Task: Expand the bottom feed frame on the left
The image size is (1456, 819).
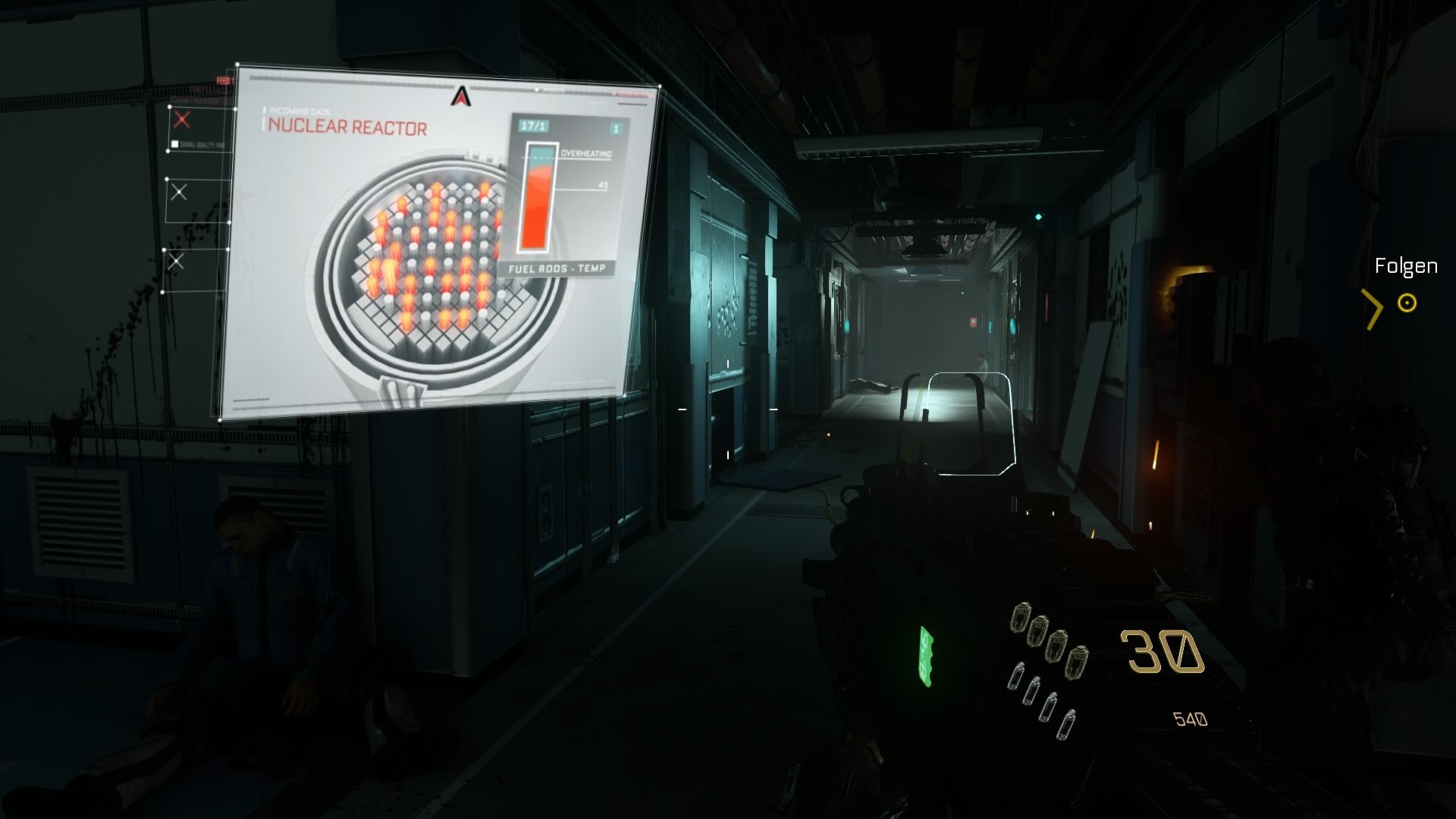Action: [177, 262]
